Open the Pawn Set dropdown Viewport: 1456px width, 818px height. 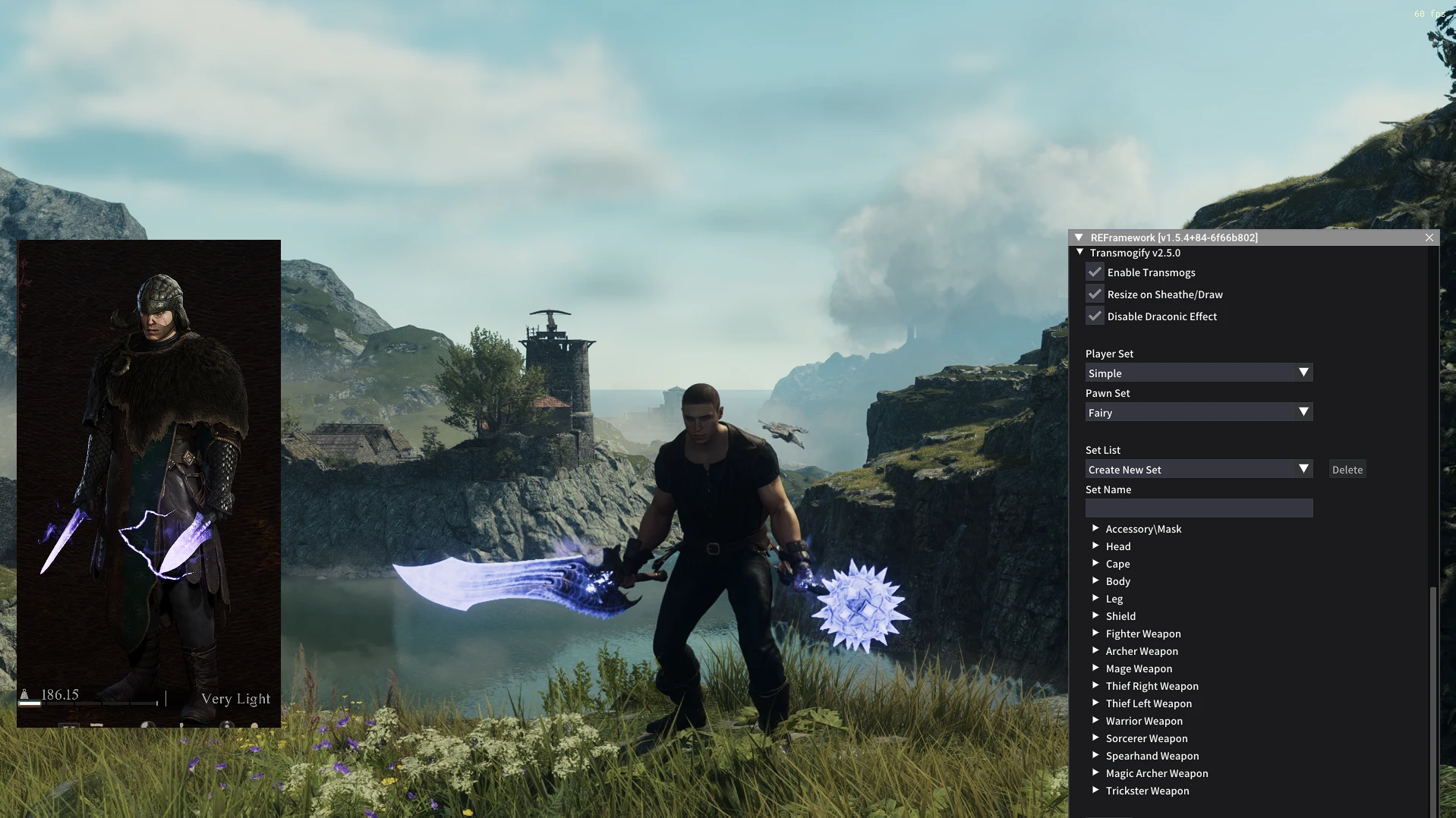pos(1199,413)
